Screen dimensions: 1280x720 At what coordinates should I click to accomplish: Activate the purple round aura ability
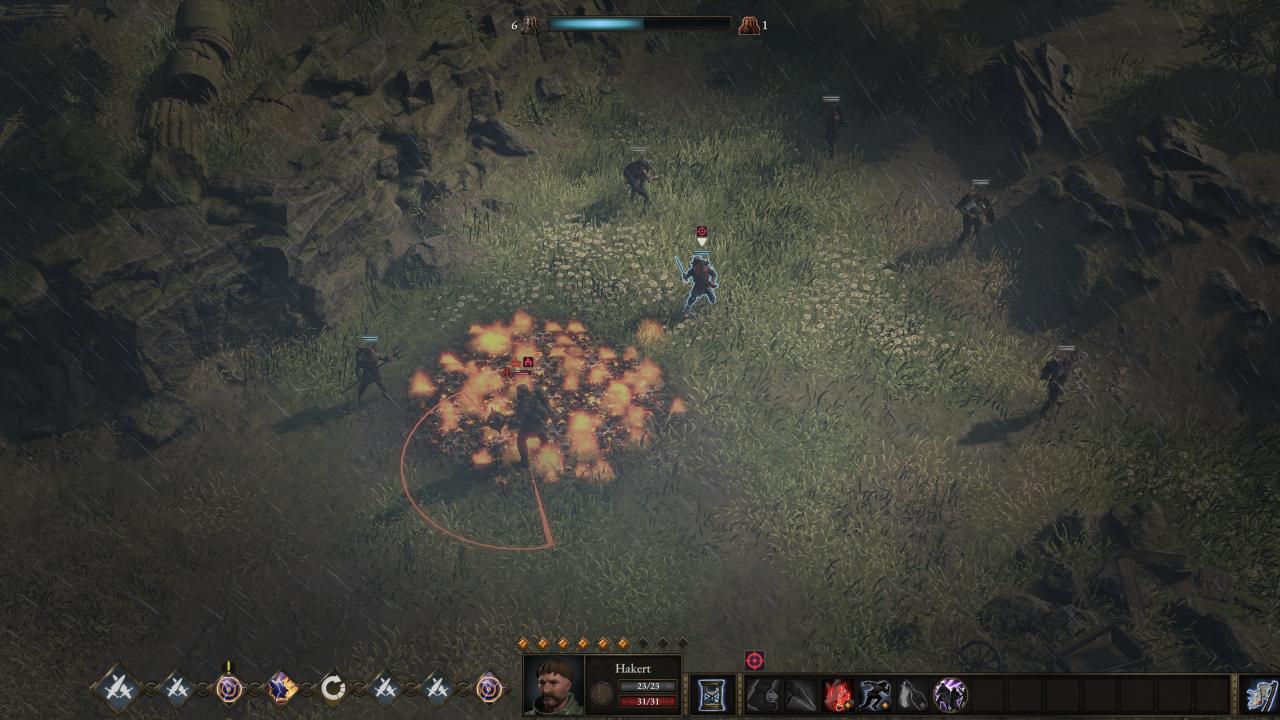pyautogui.click(x=949, y=694)
